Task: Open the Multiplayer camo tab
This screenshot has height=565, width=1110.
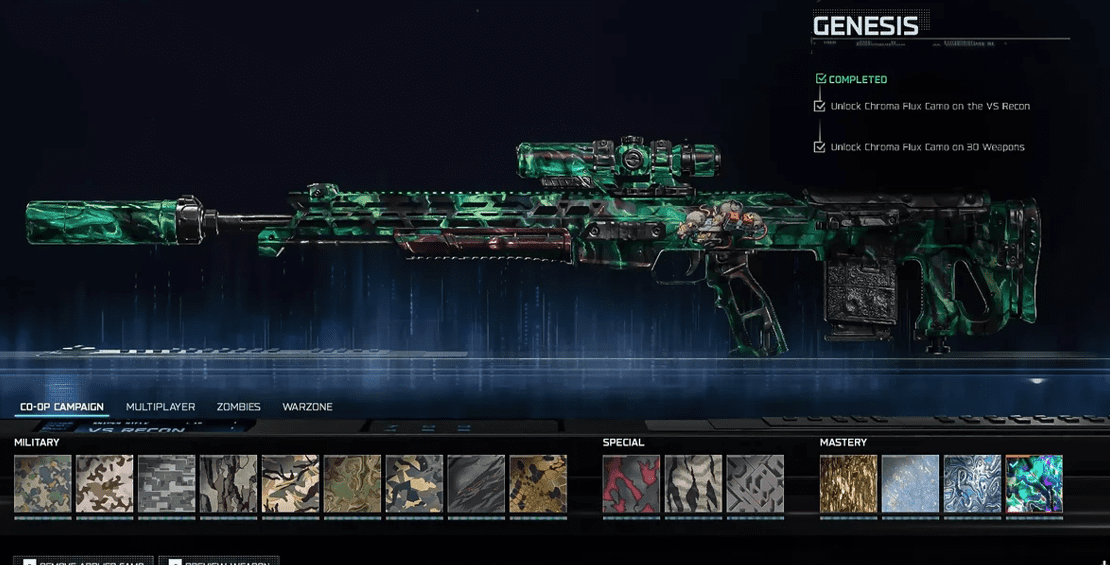Action: [x=160, y=407]
